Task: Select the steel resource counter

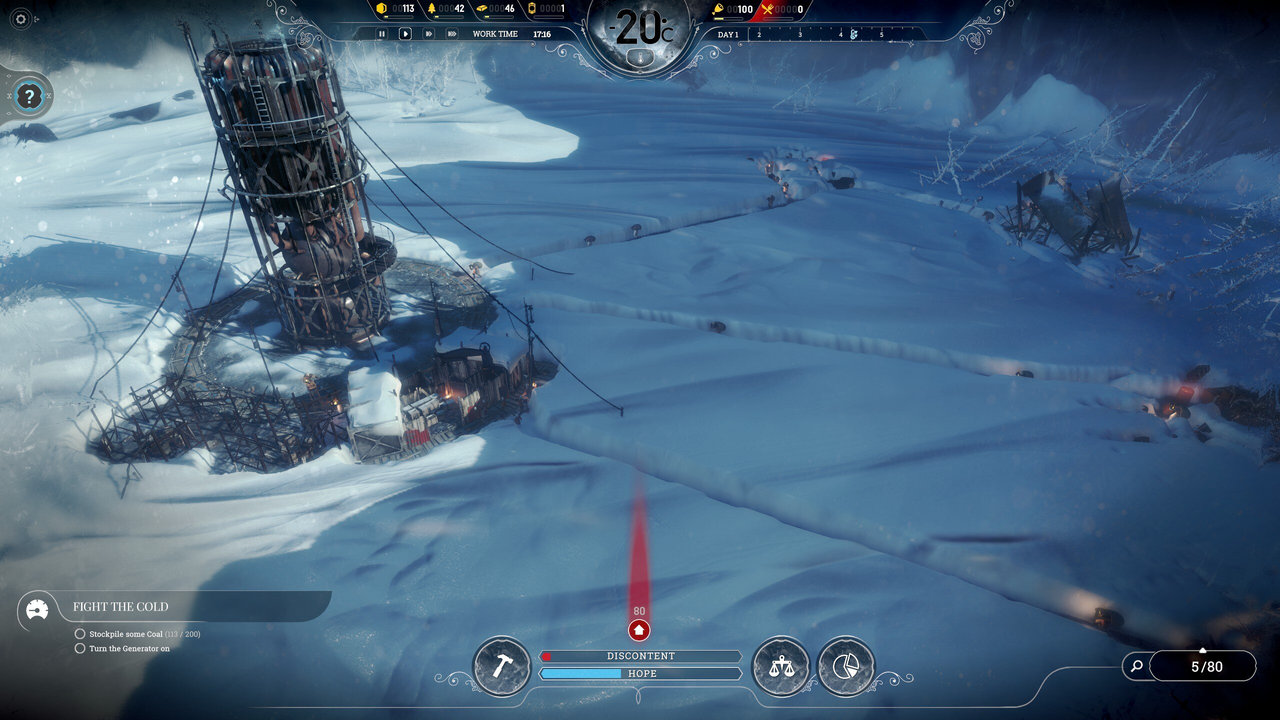Action: pos(496,9)
